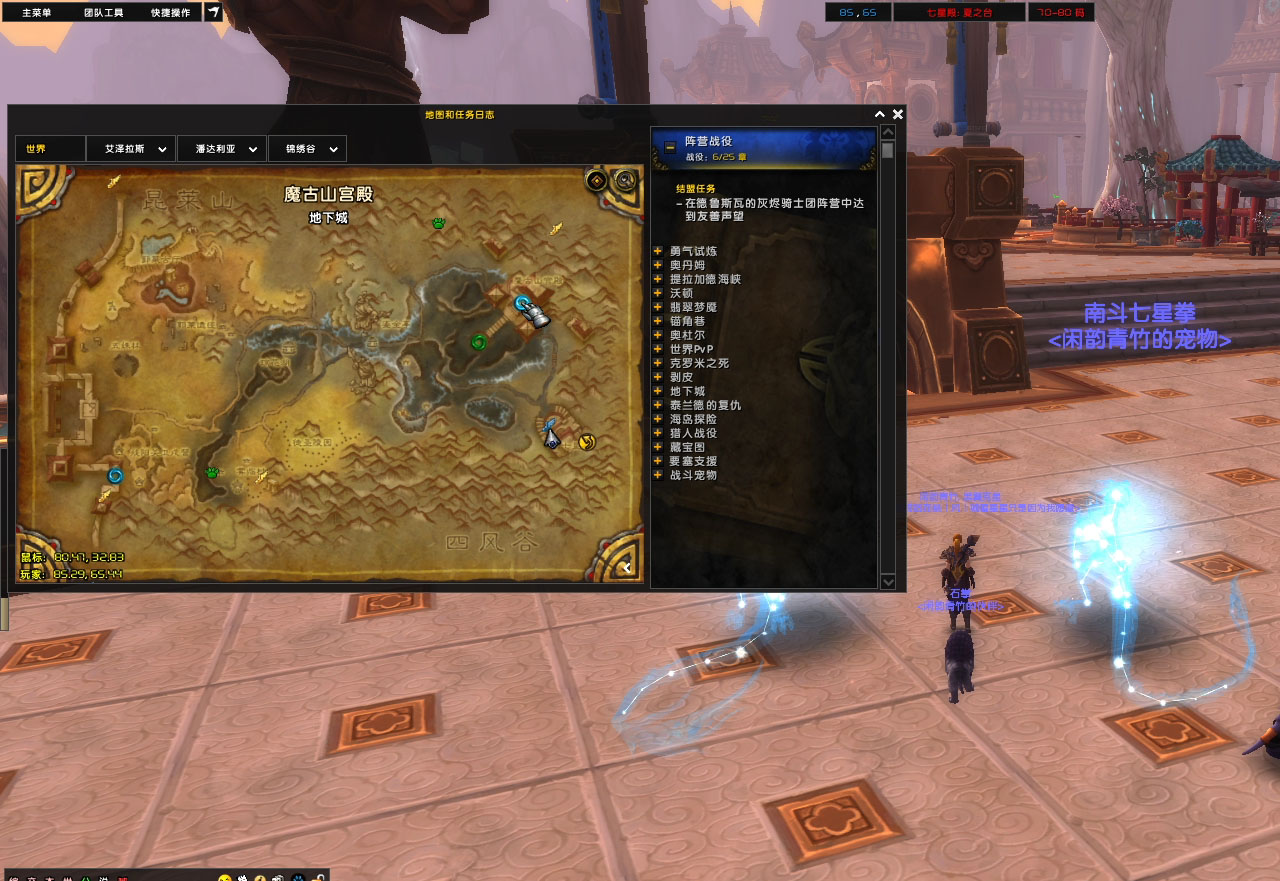Expand the 地下城 quest category
This screenshot has height=881, width=1280.
[658, 391]
